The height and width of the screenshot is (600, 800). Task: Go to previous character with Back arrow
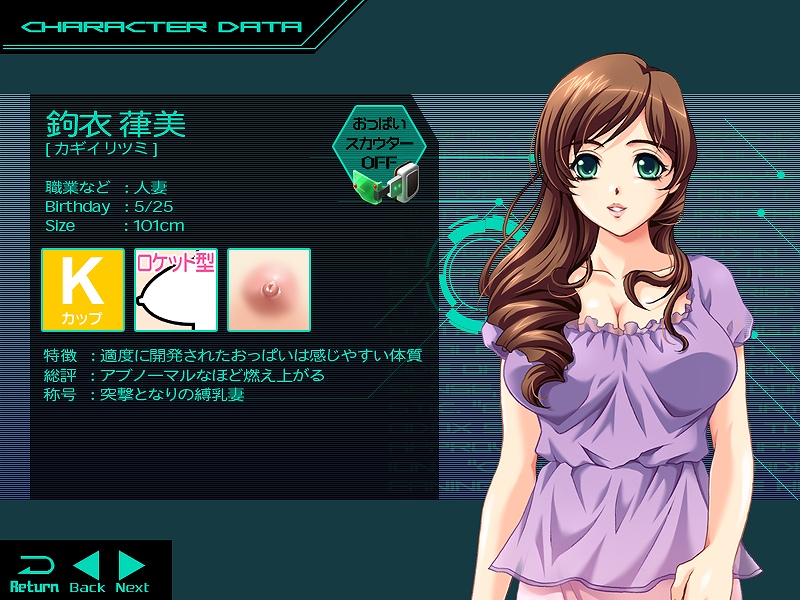(87, 572)
